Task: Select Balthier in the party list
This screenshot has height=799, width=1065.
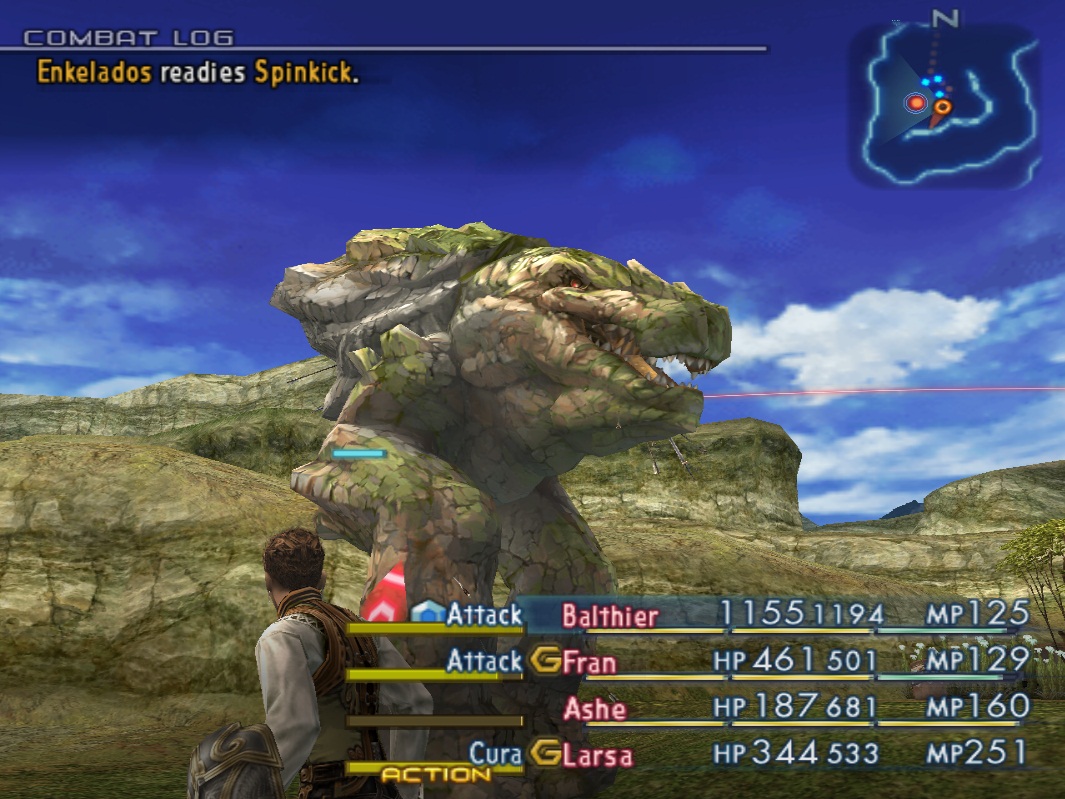Action: tap(610, 615)
